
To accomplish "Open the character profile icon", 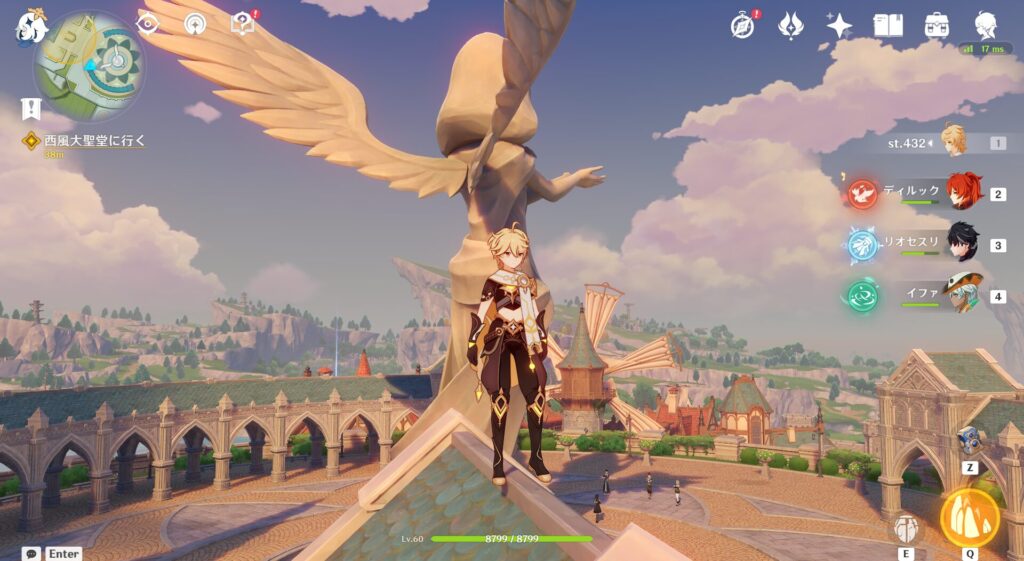I will click(986, 25).
